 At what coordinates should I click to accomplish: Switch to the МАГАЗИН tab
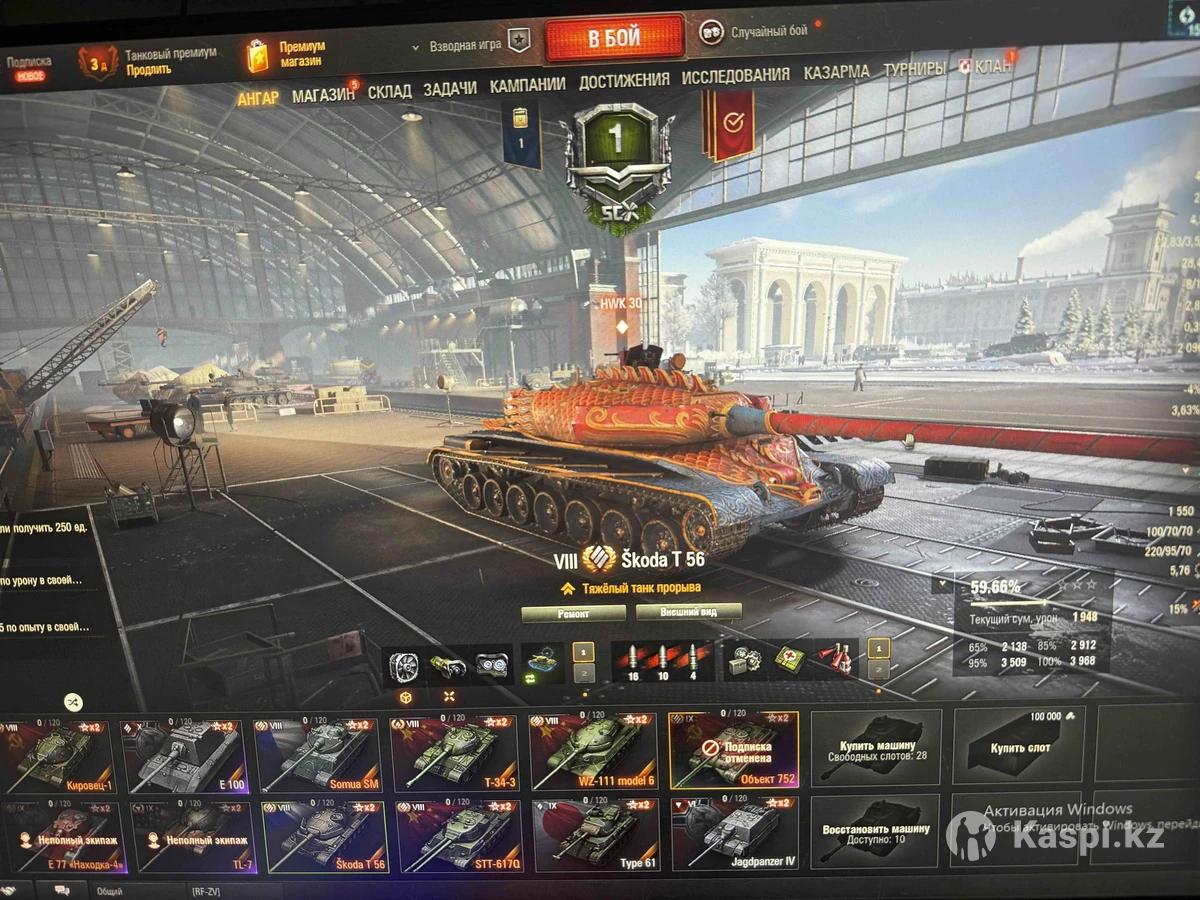point(323,95)
